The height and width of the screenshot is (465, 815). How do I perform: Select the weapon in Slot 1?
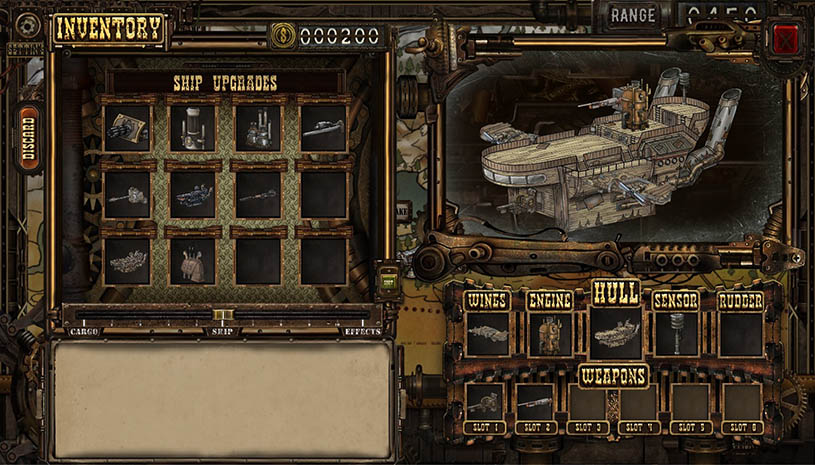coord(485,402)
